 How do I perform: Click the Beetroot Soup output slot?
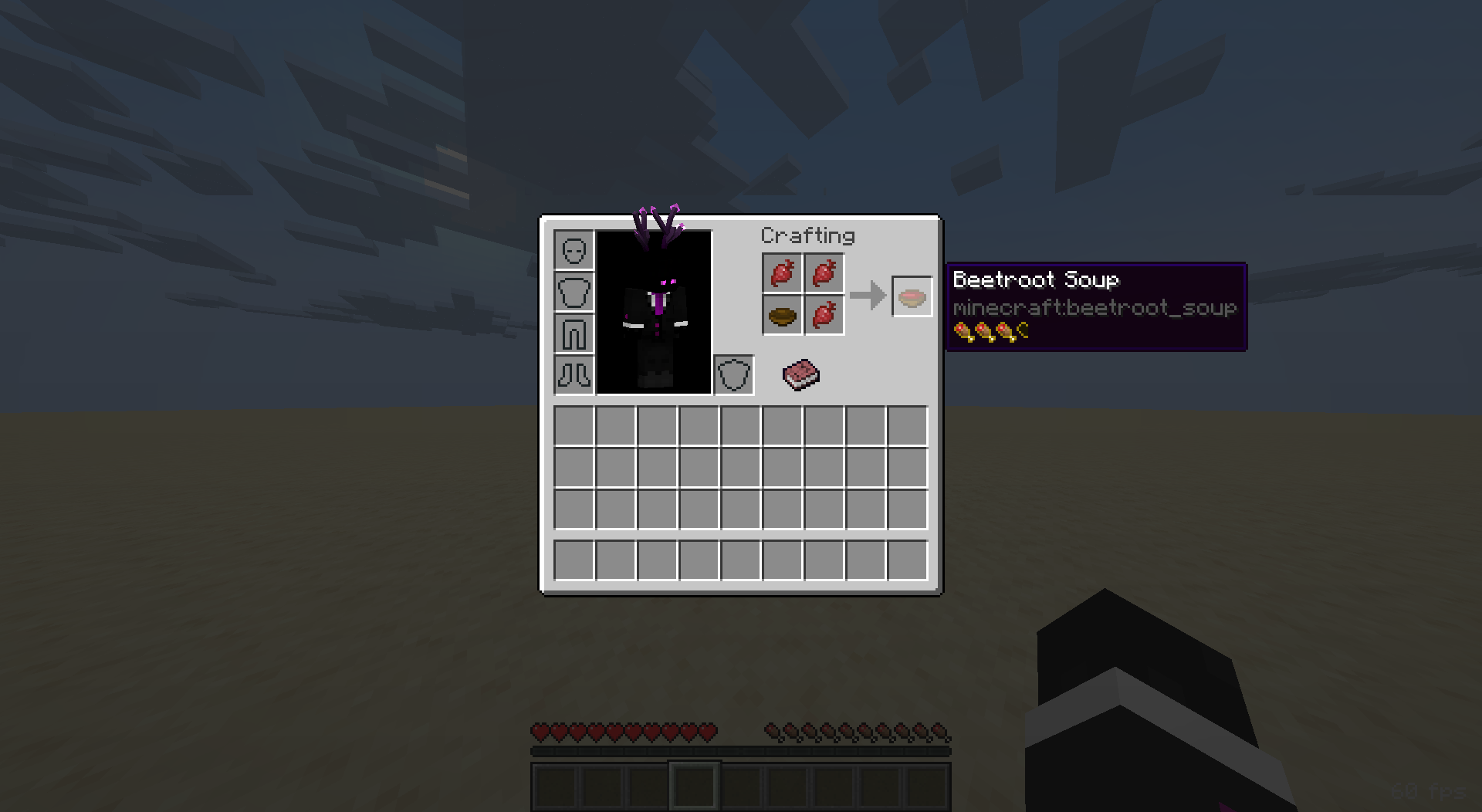click(x=911, y=296)
